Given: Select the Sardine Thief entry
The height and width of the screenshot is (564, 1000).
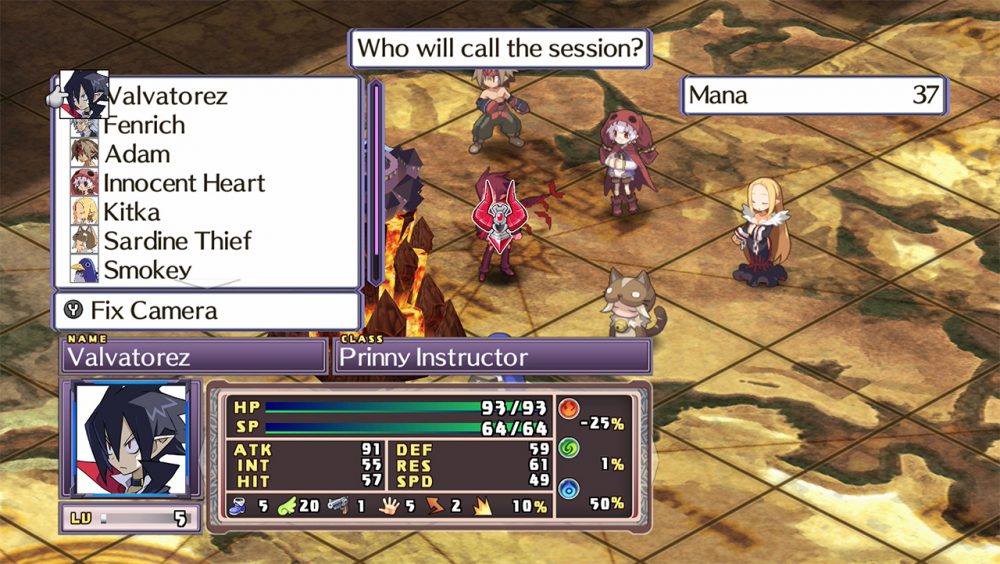Looking at the screenshot, I should (177, 241).
